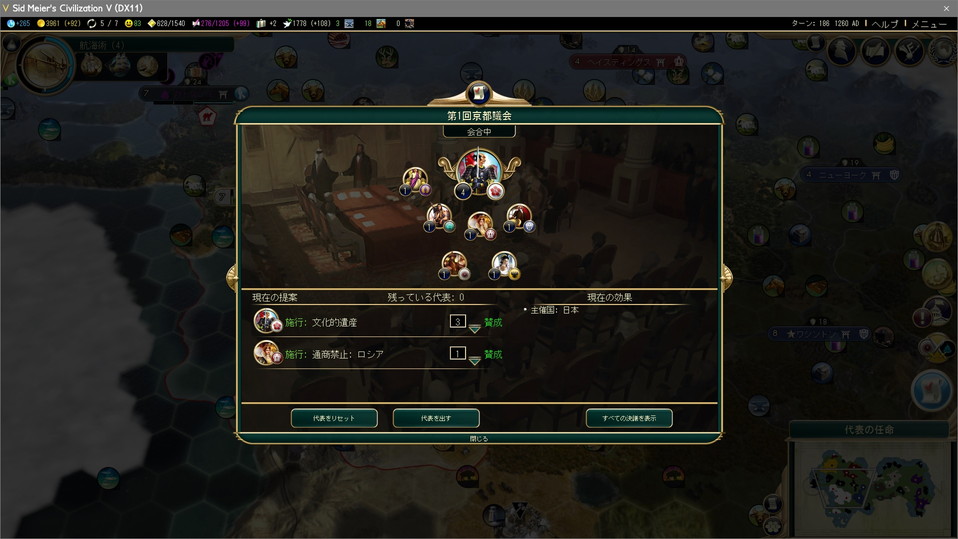Select the 文化的遺産 proposal's proposer portrait
The image size is (958, 539).
coord(267,321)
